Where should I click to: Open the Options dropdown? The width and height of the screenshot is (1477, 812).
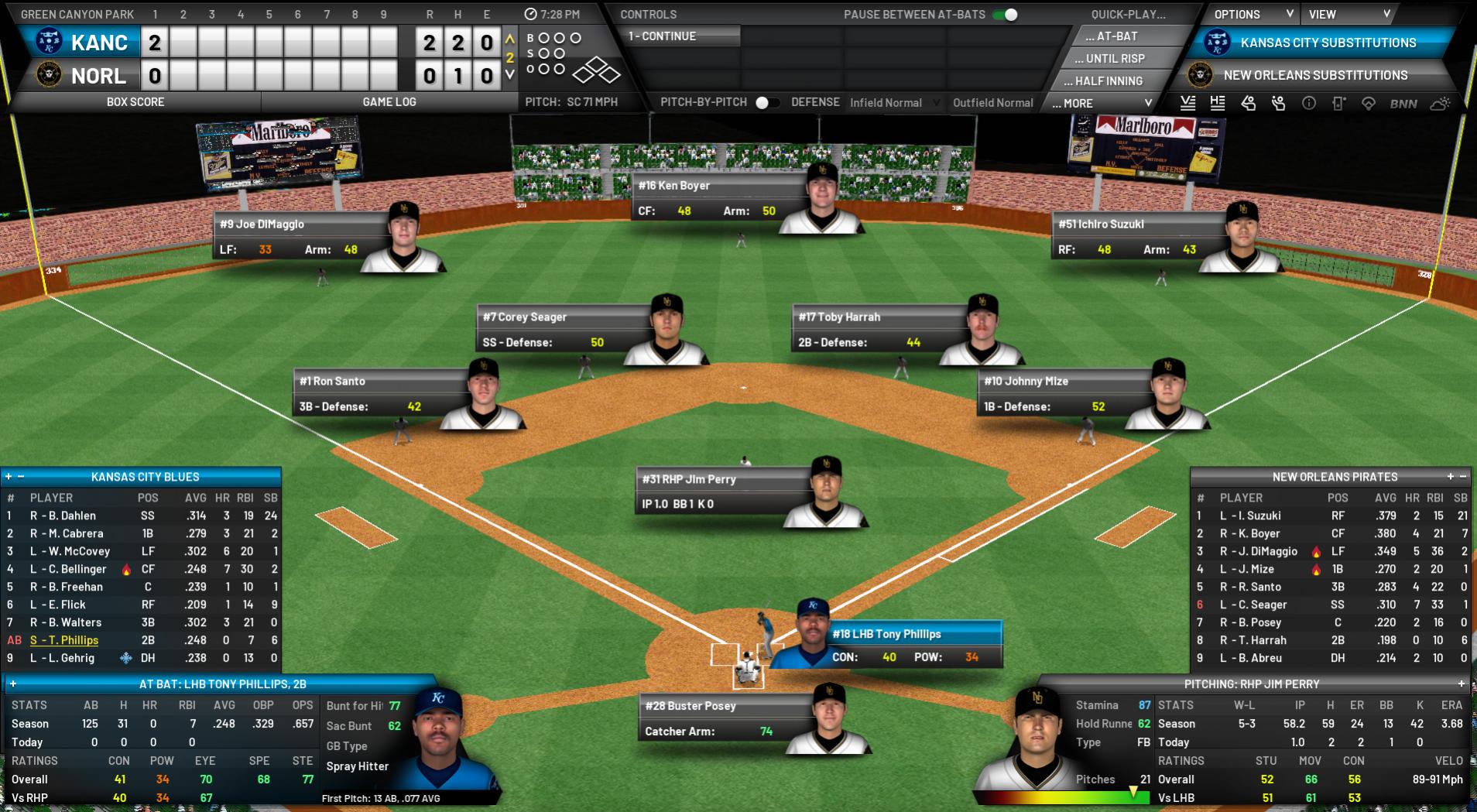click(x=1253, y=15)
